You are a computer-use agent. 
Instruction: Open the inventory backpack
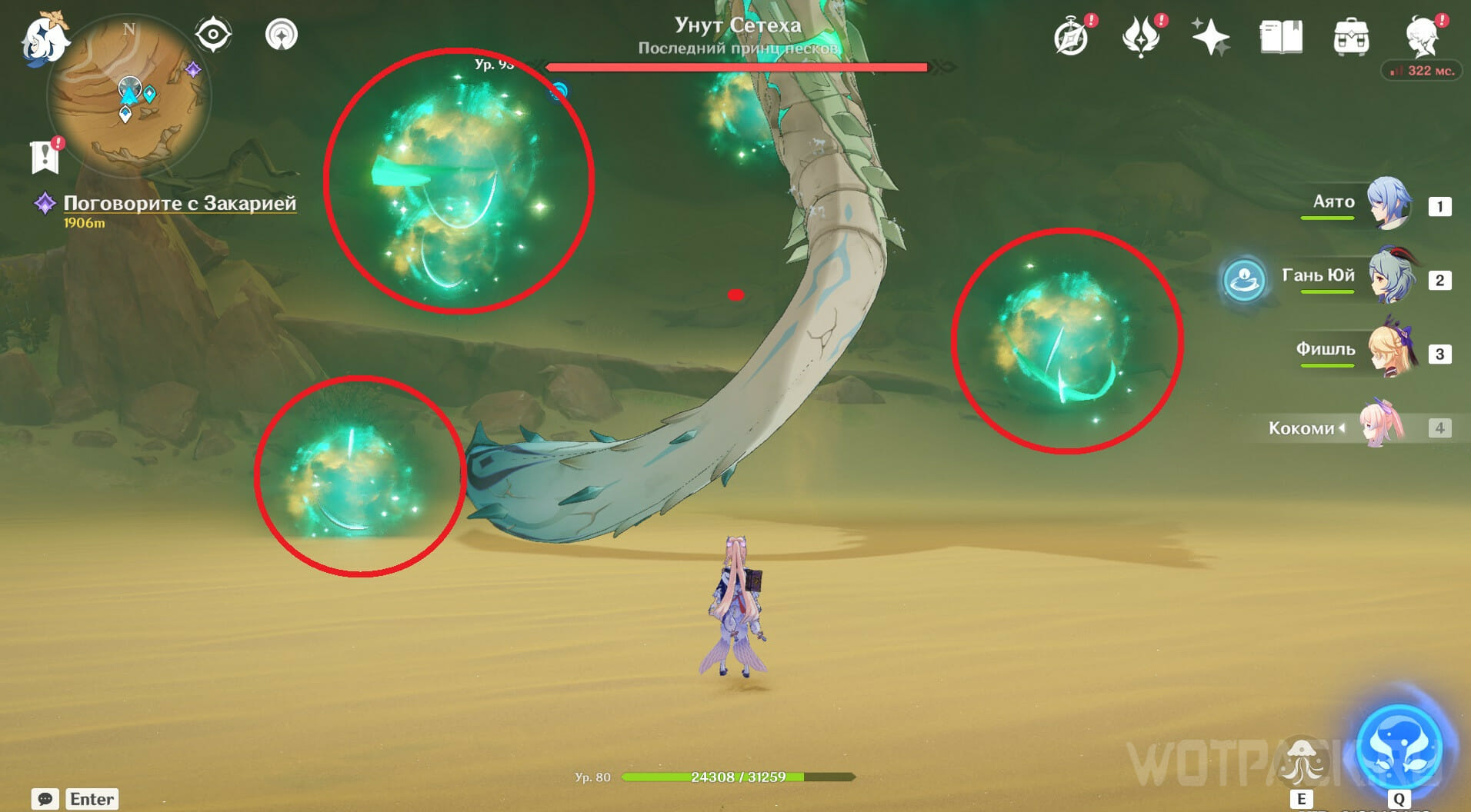[1351, 37]
